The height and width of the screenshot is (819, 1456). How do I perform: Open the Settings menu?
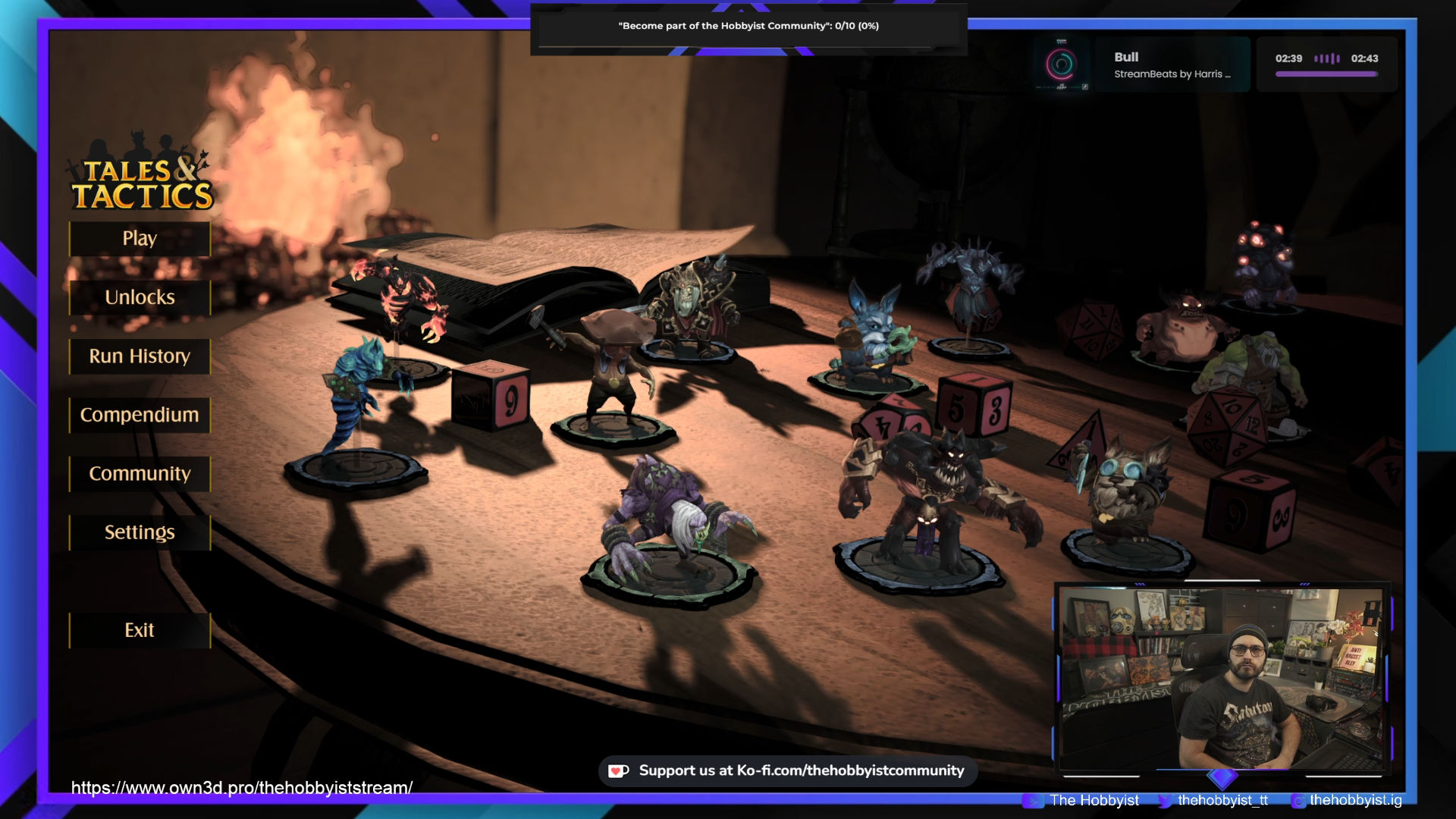coord(140,532)
